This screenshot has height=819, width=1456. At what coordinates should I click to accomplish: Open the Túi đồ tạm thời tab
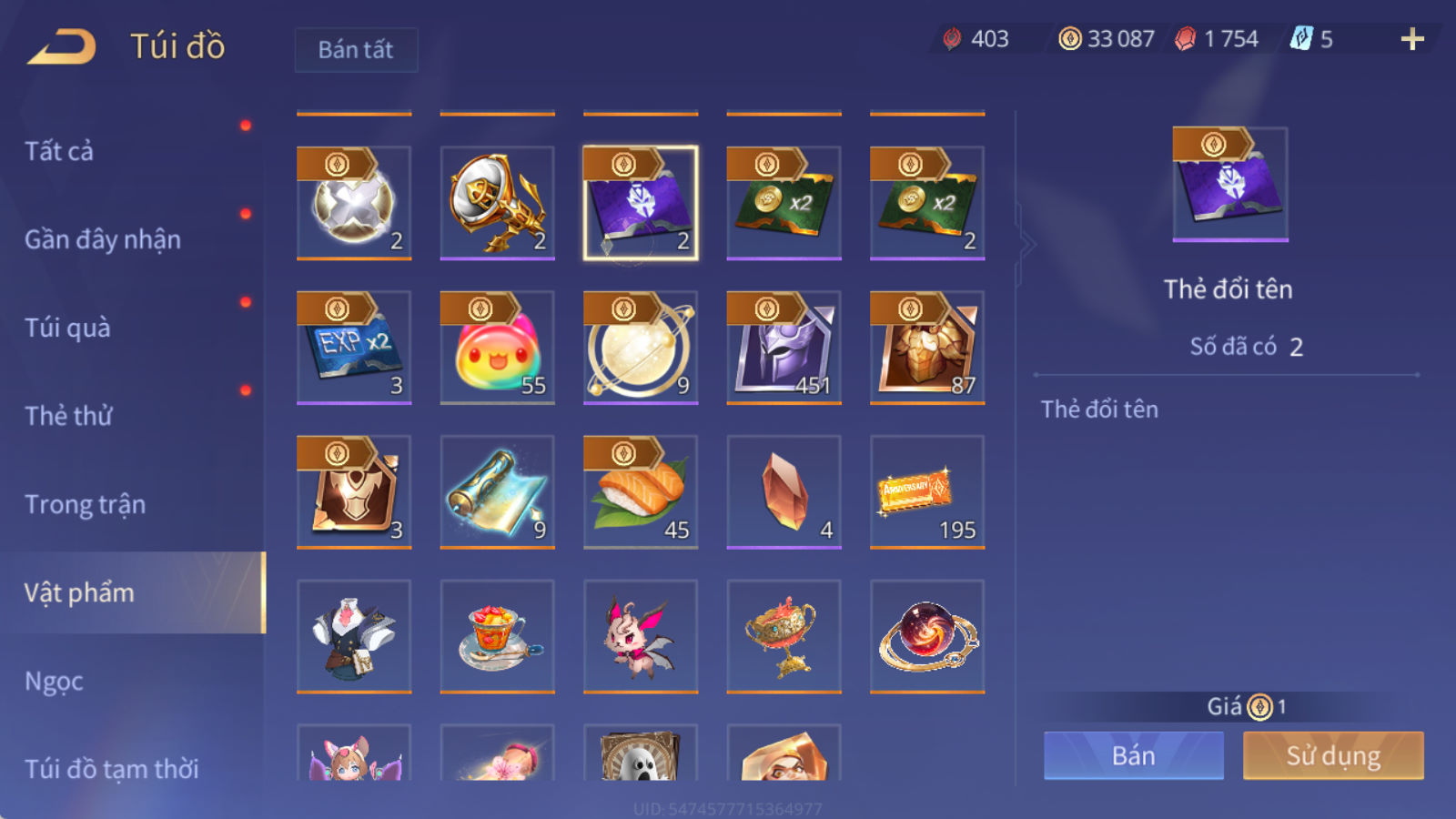point(112,769)
